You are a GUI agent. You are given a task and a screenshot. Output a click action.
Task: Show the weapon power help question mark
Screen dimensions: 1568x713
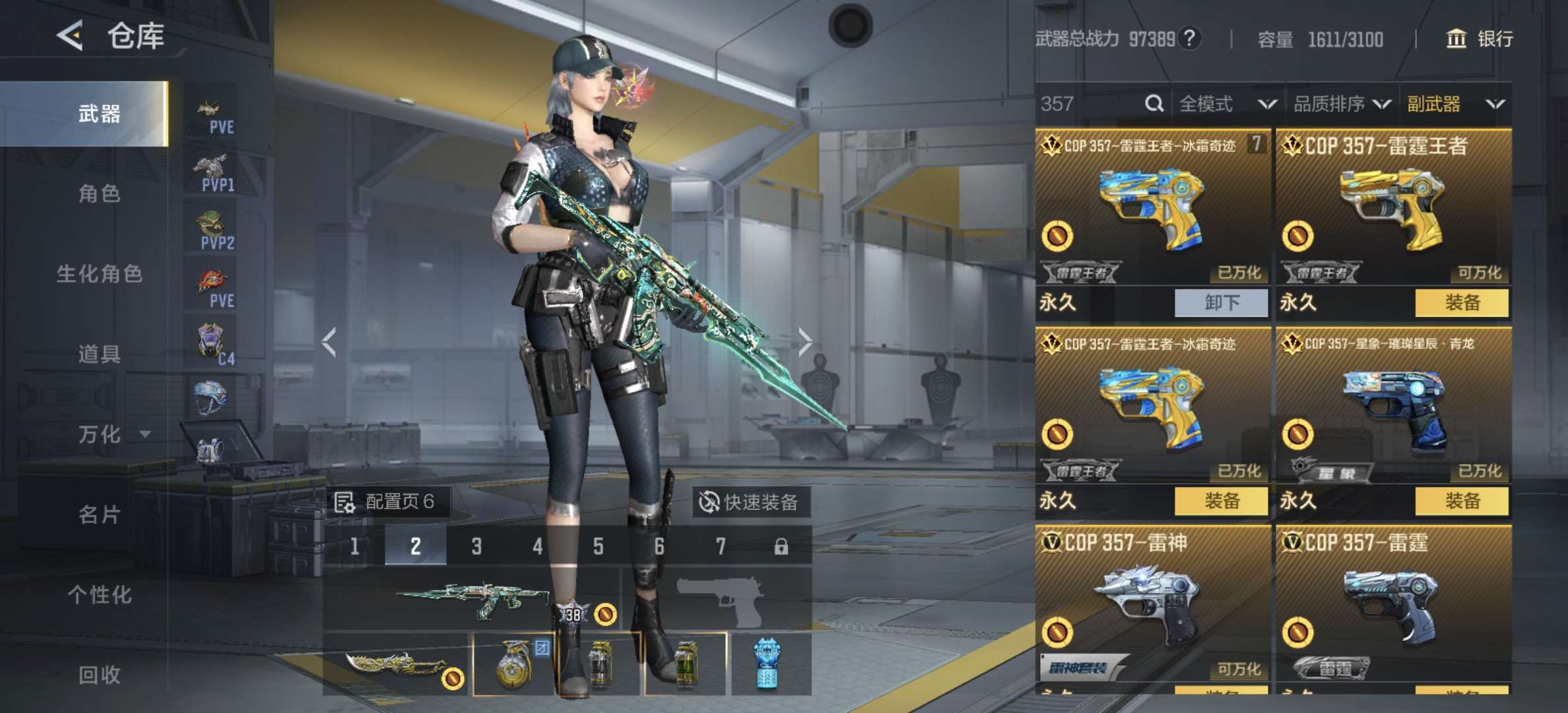tap(1189, 38)
